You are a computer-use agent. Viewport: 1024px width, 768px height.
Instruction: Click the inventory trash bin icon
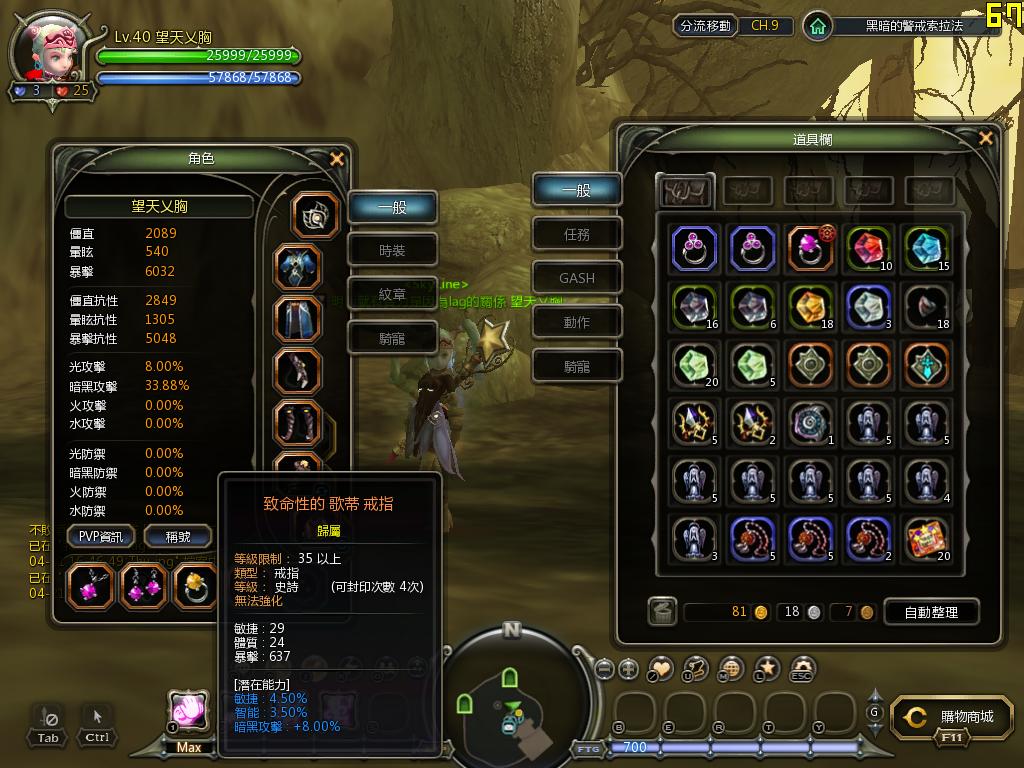point(661,611)
